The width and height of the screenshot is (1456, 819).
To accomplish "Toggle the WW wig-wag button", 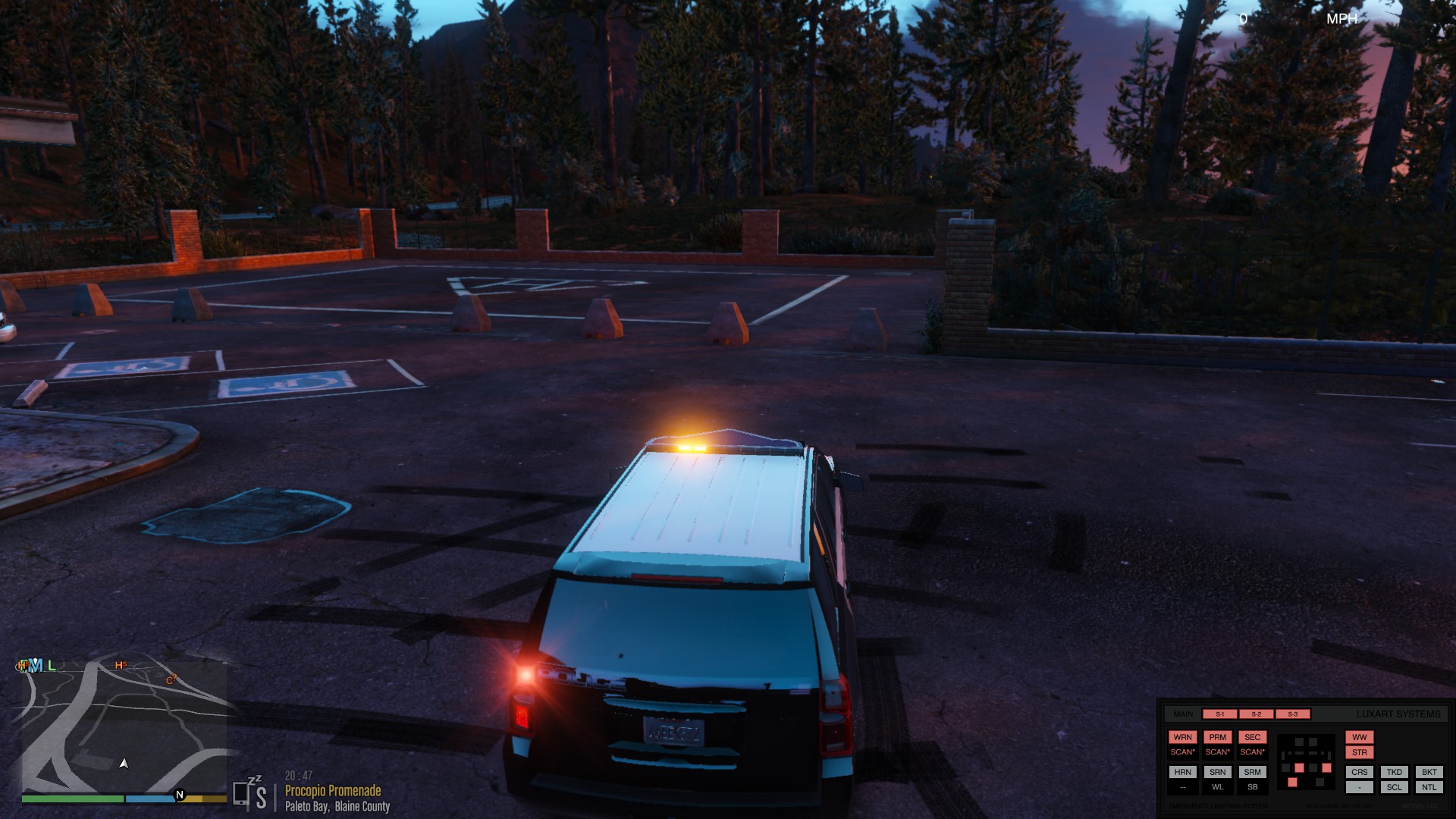I will [1359, 737].
